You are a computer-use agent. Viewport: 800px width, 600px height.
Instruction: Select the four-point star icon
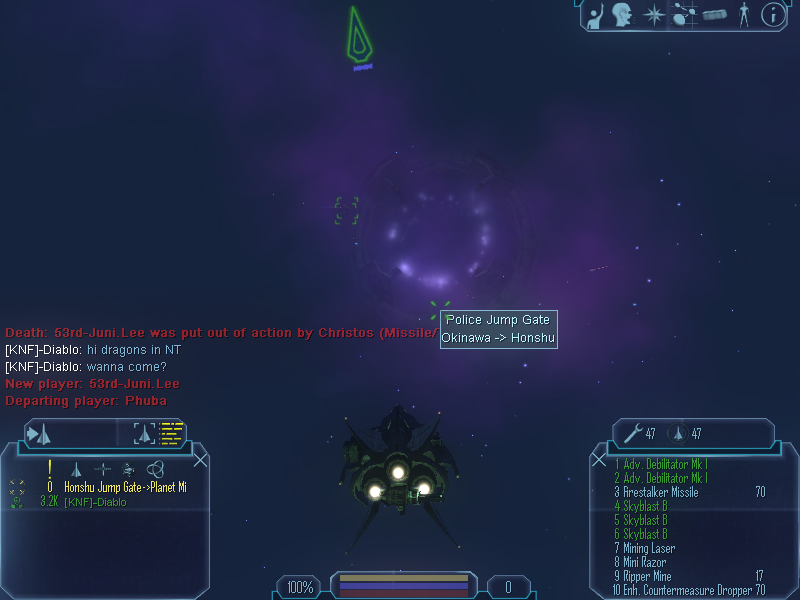(x=654, y=14)
